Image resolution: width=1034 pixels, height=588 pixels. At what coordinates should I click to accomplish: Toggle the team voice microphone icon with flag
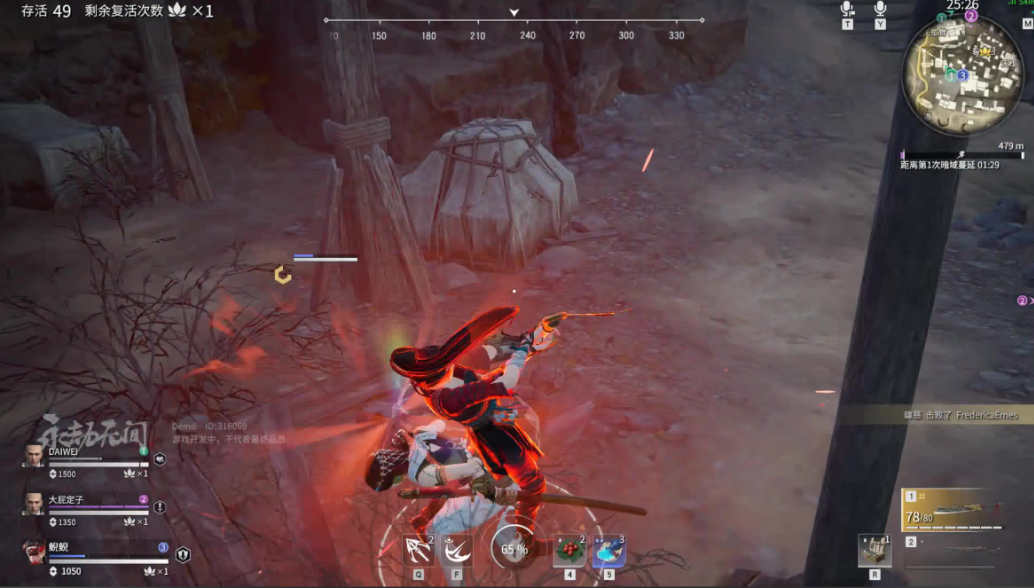[x=847, y=9]
